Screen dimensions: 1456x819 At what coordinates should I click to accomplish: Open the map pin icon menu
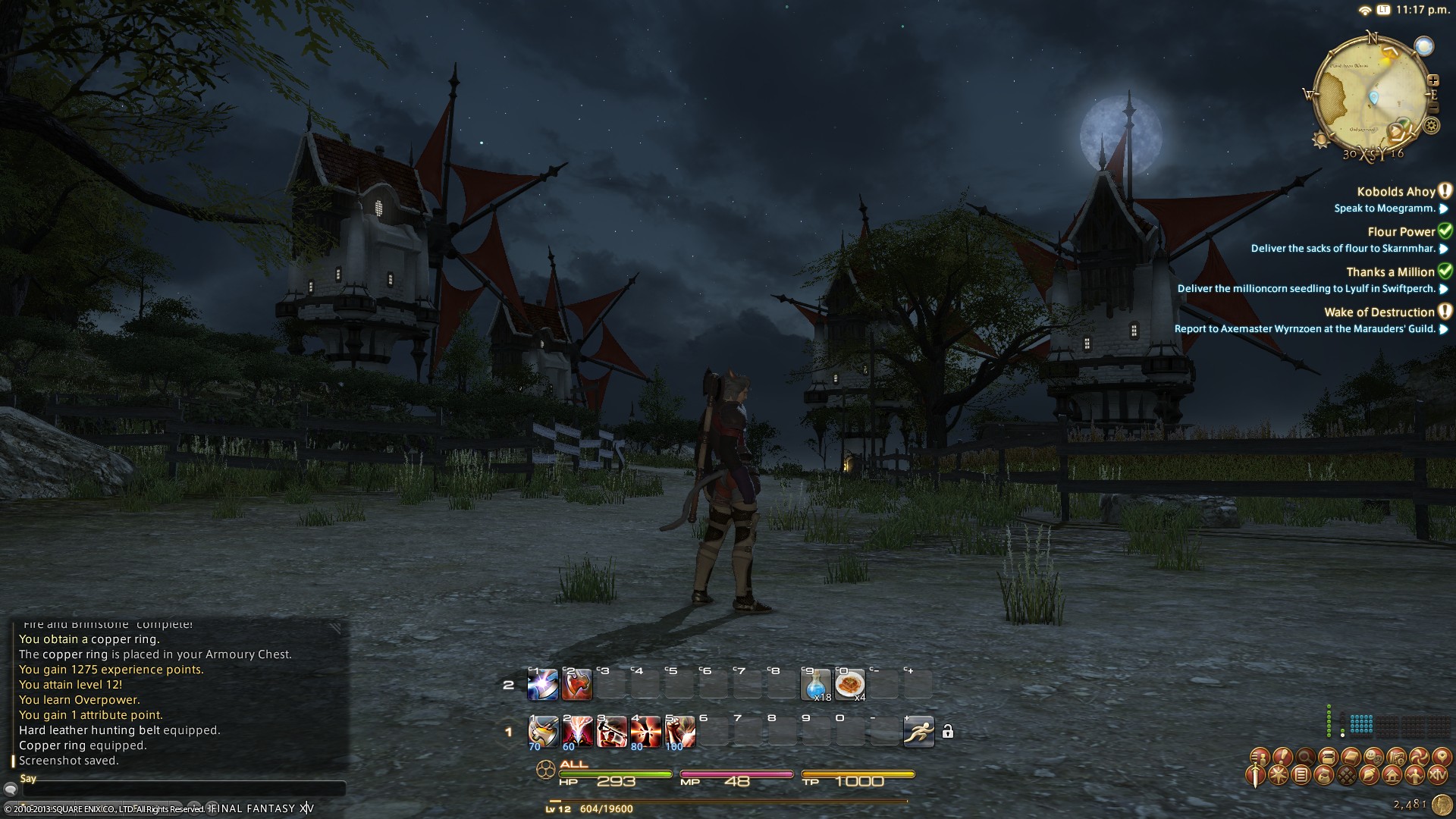pos(1441,756)
